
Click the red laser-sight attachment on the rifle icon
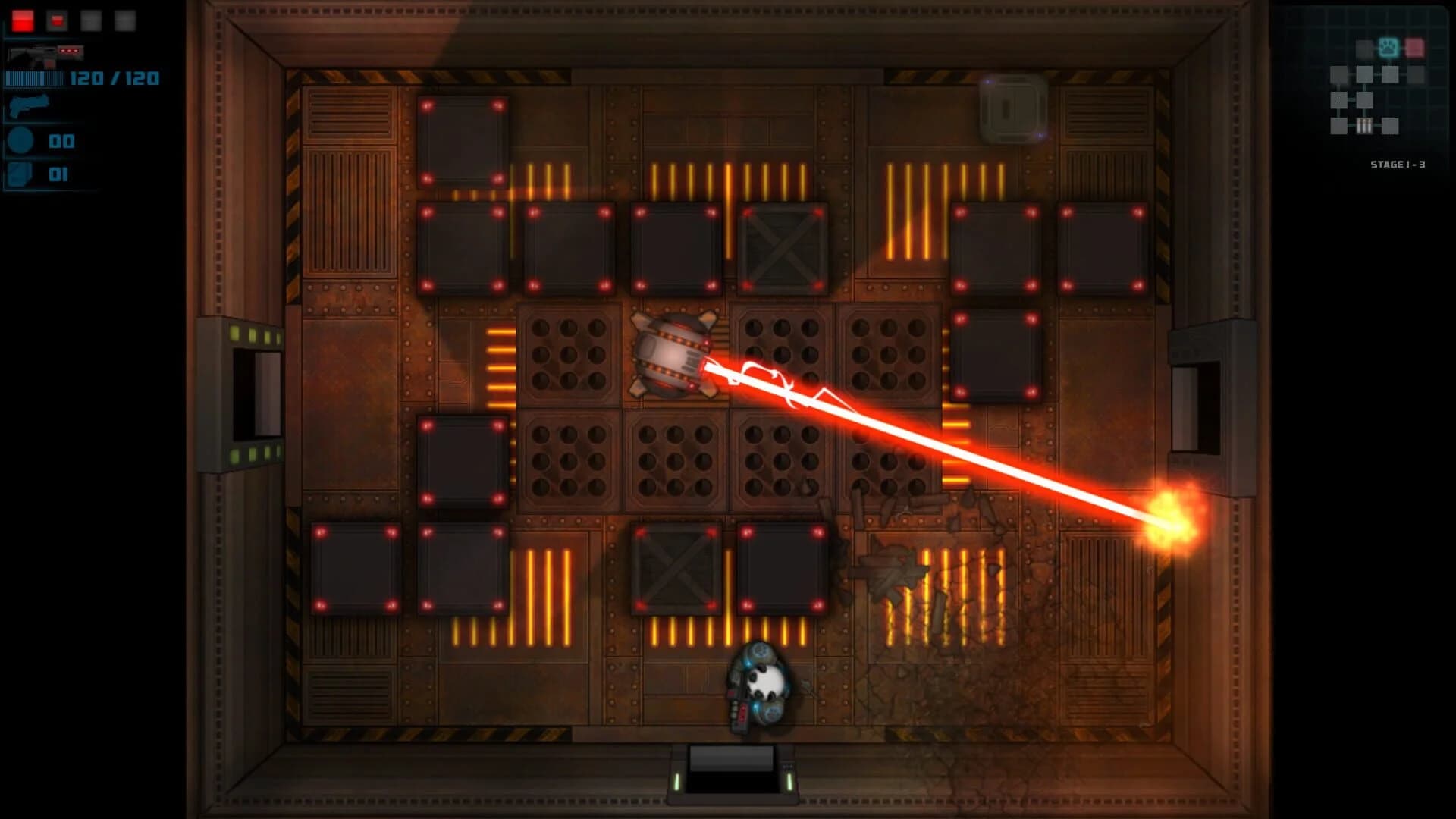click(69, 51)
